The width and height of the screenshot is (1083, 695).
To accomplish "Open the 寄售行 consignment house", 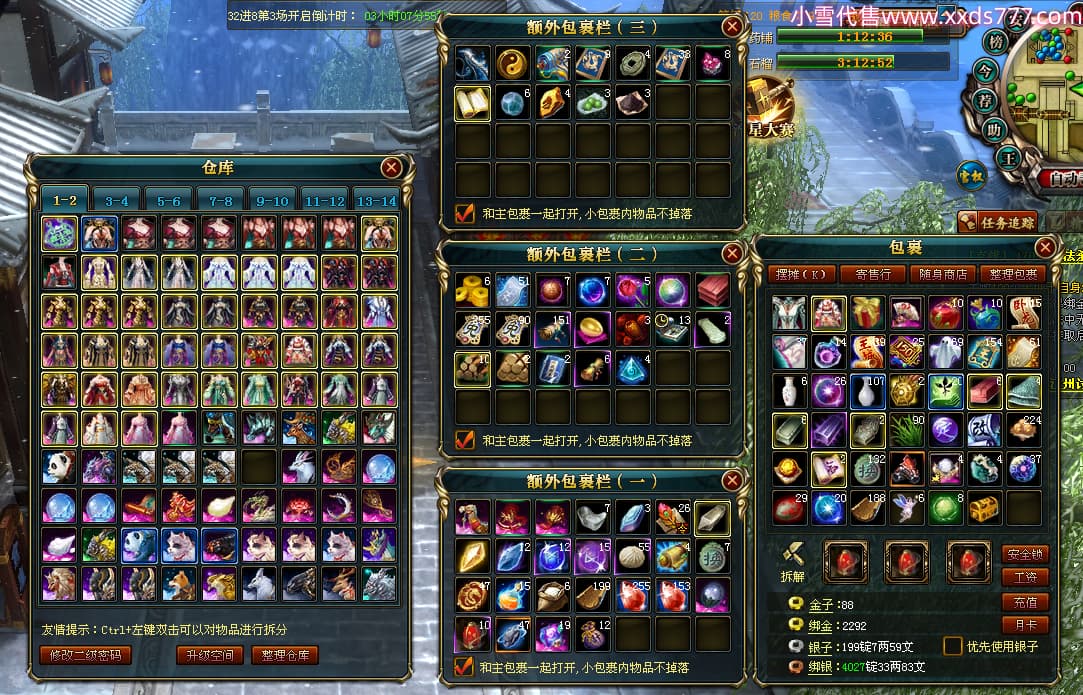I will pos(866,274).
